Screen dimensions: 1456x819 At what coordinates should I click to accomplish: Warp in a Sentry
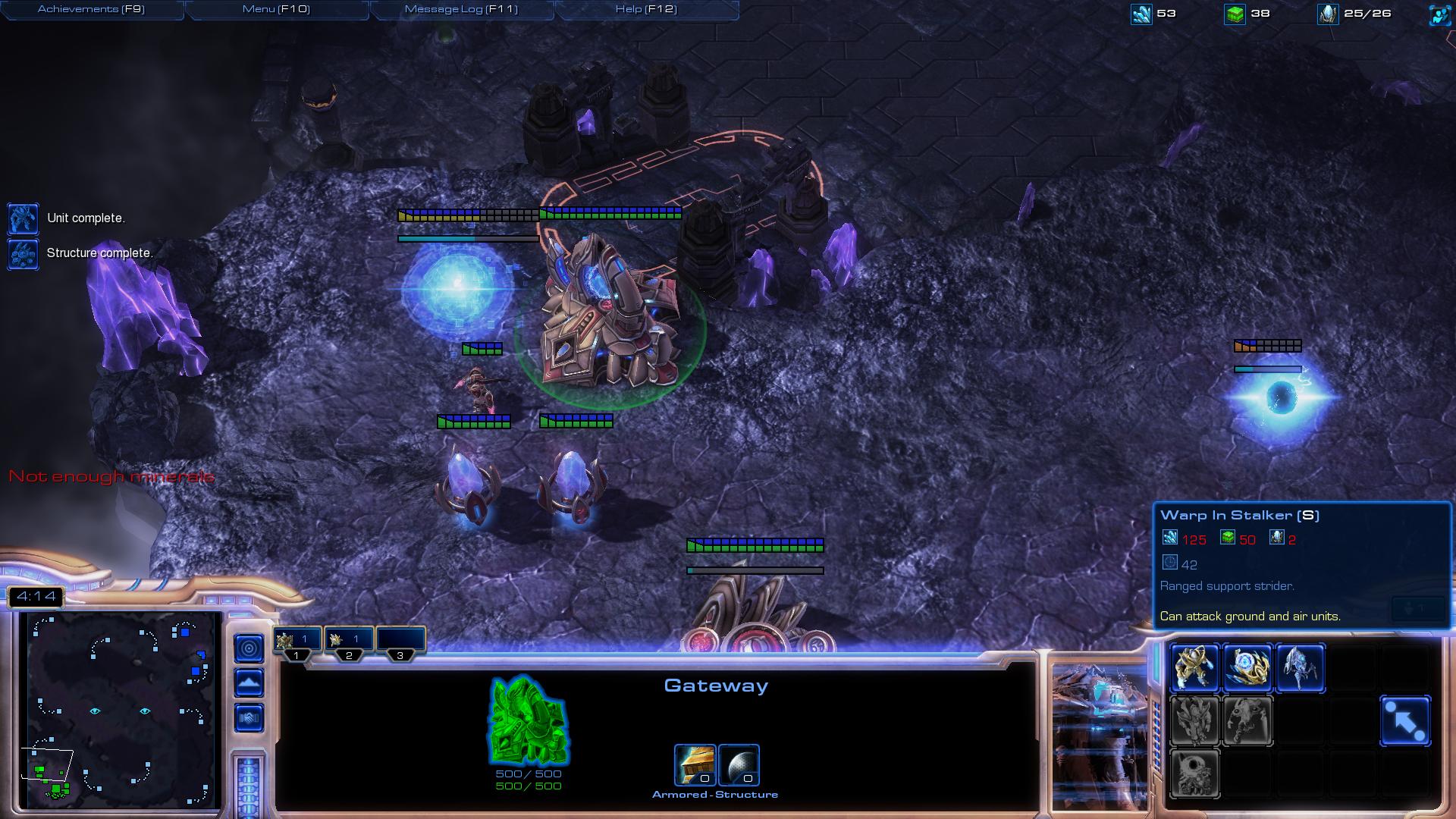(x=1247, y=668)
